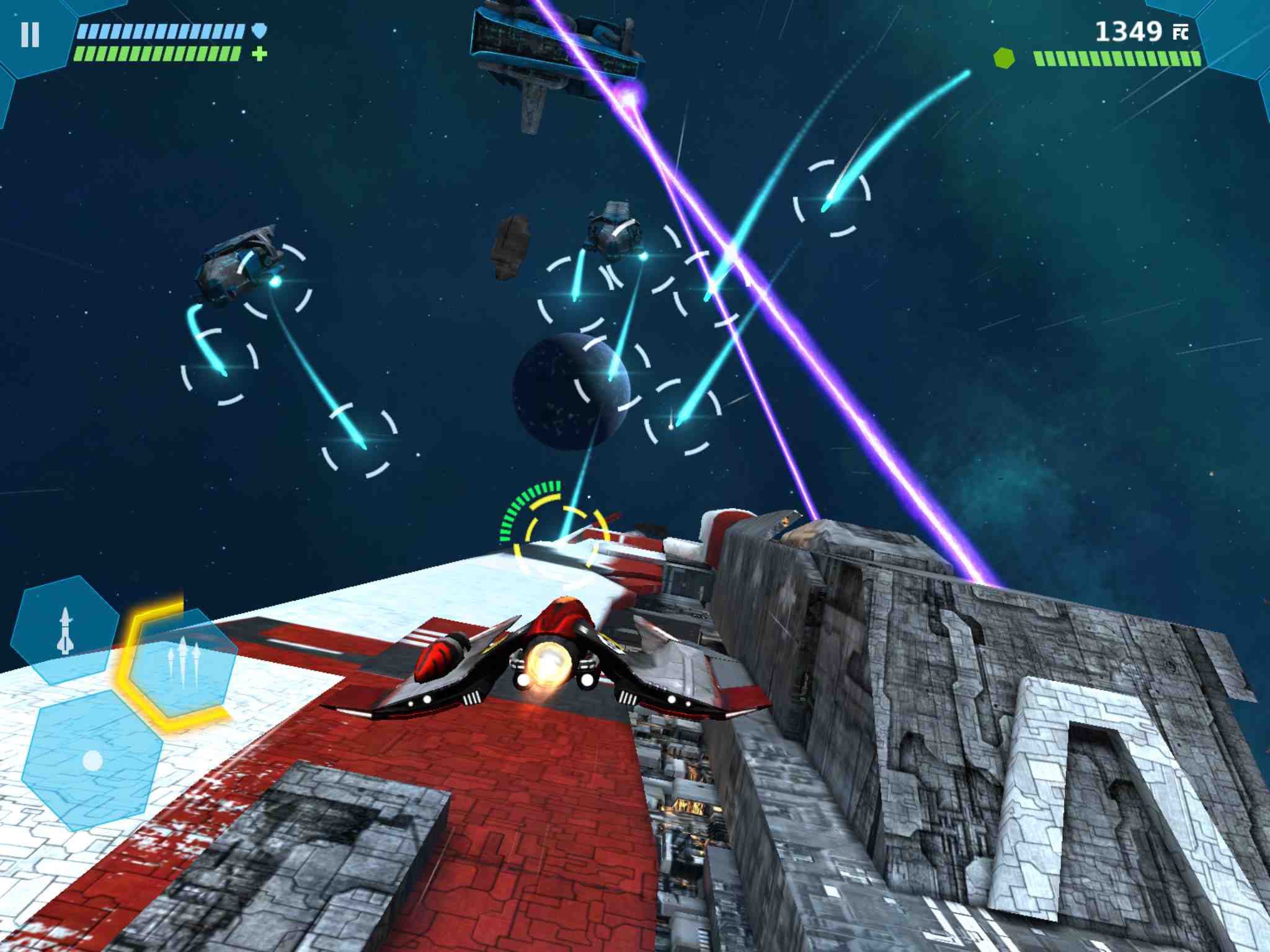This screenshot has width=1270, height=952.
Task: Fire the single missile weapon
Action: (x=64, y=630)
